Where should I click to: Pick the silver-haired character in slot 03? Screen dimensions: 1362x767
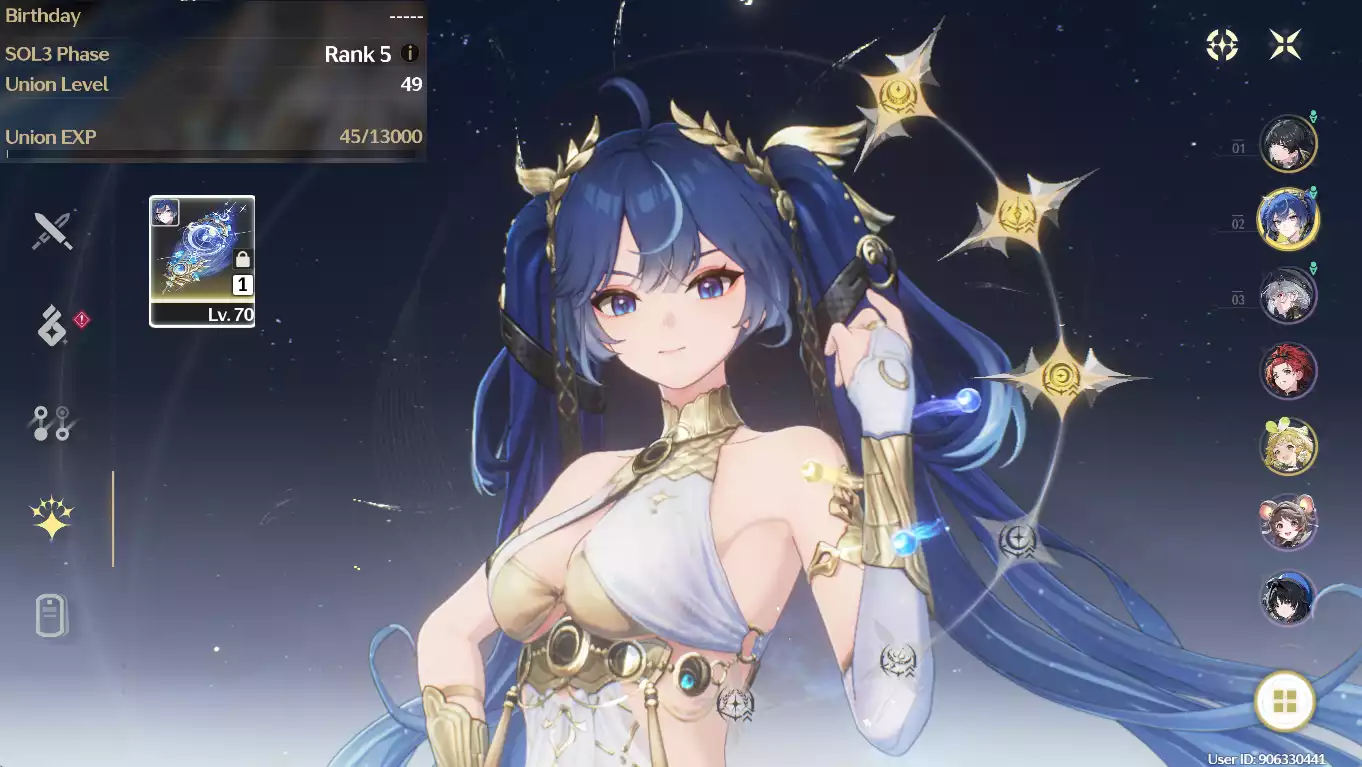[1288, 296]
